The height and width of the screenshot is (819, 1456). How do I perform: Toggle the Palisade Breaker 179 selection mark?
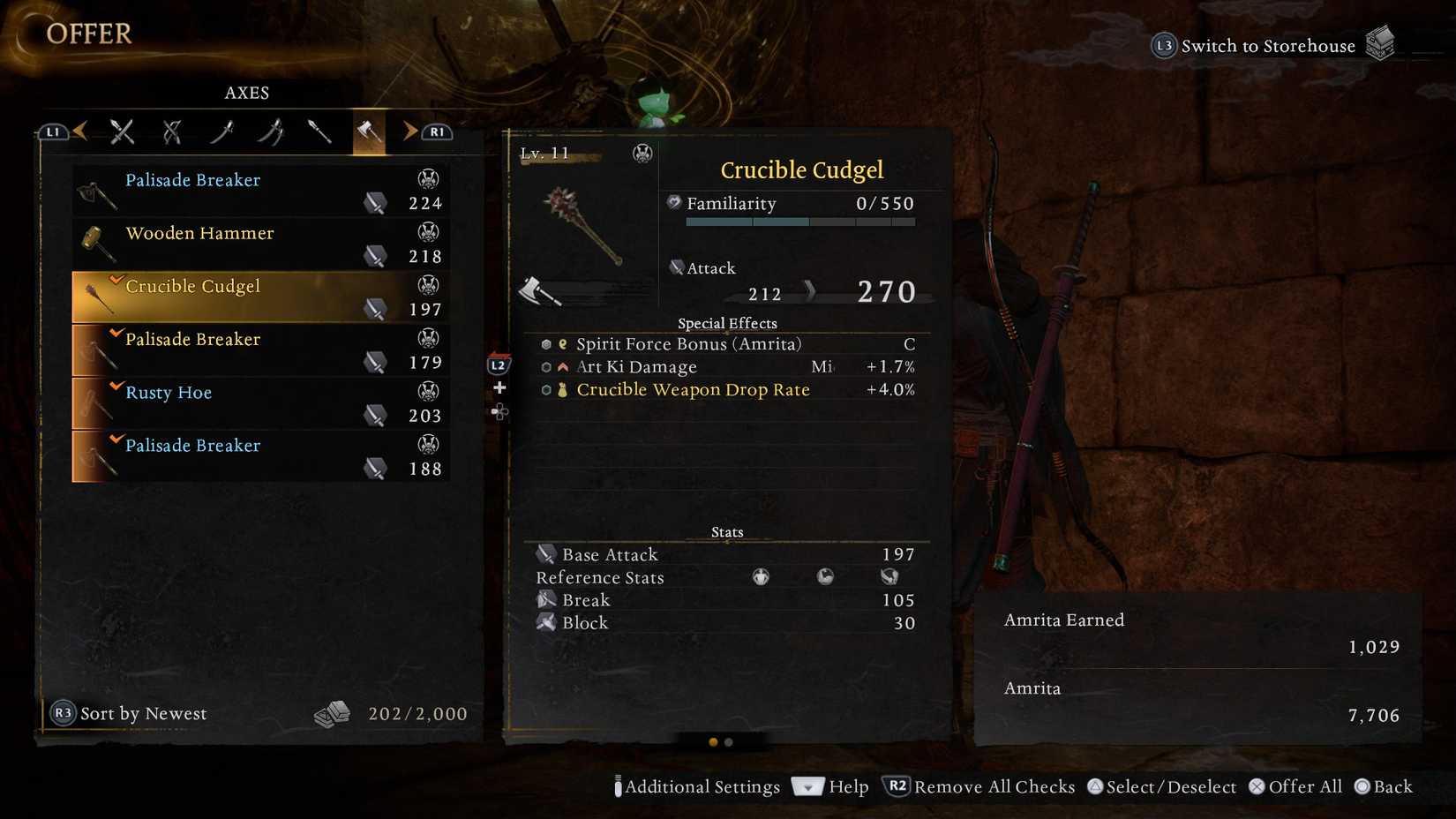click(115, 332)
